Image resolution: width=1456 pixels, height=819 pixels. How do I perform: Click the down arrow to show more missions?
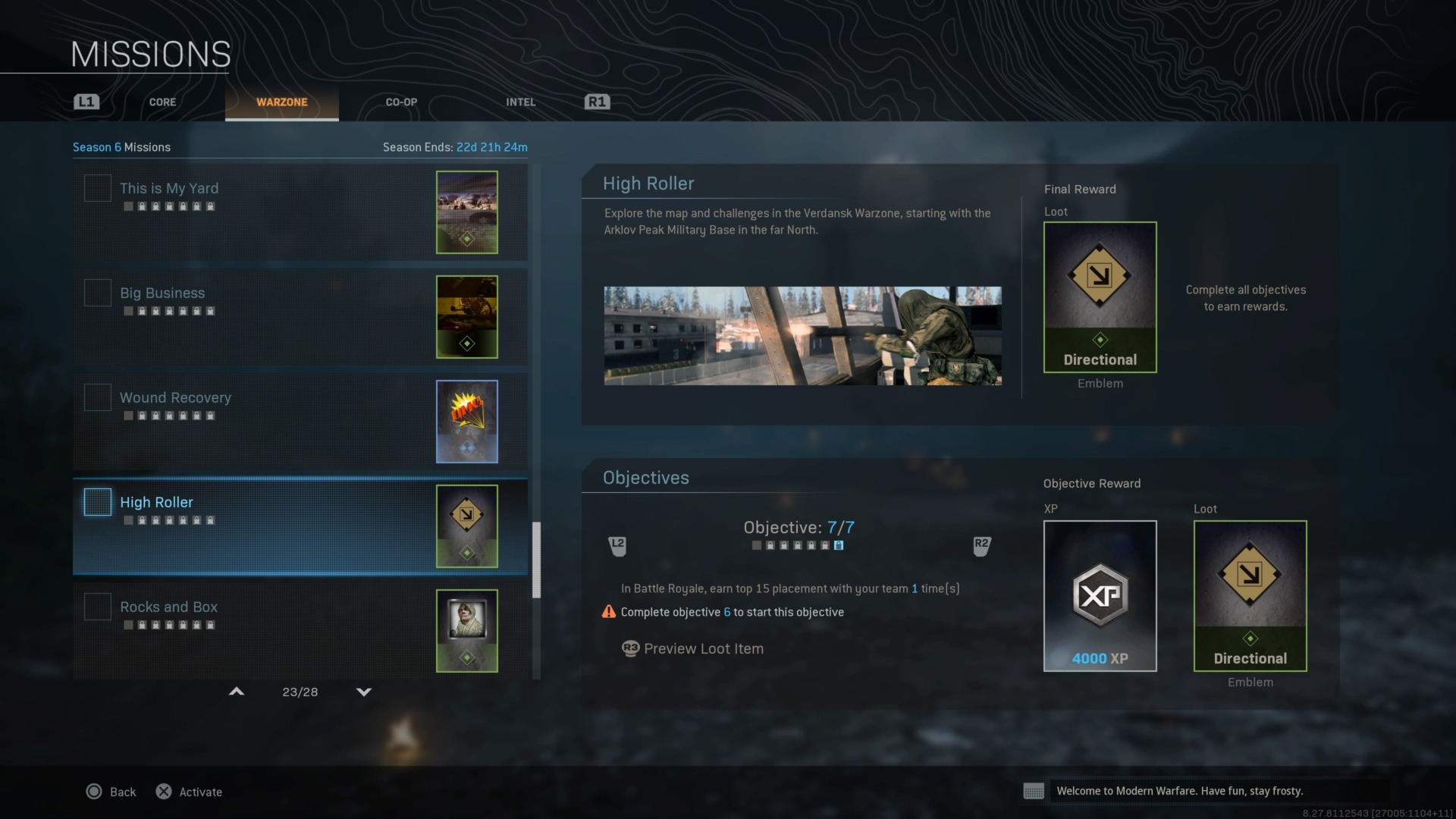(363, 691)
